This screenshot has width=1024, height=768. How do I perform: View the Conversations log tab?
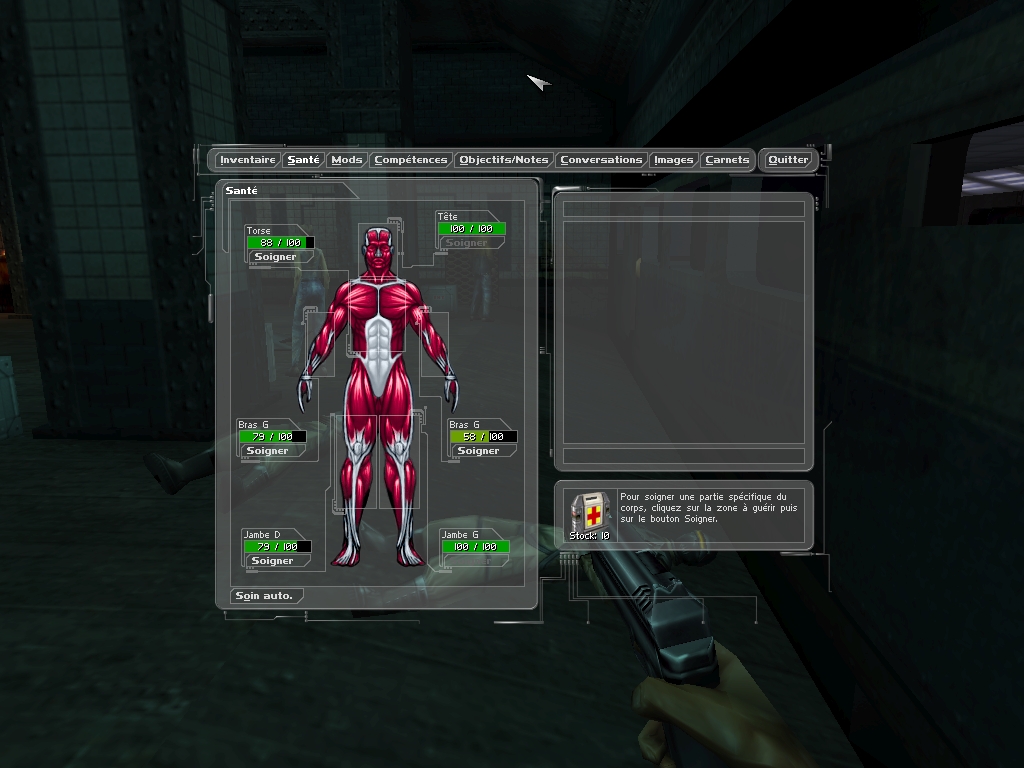(x=601, y=160)
